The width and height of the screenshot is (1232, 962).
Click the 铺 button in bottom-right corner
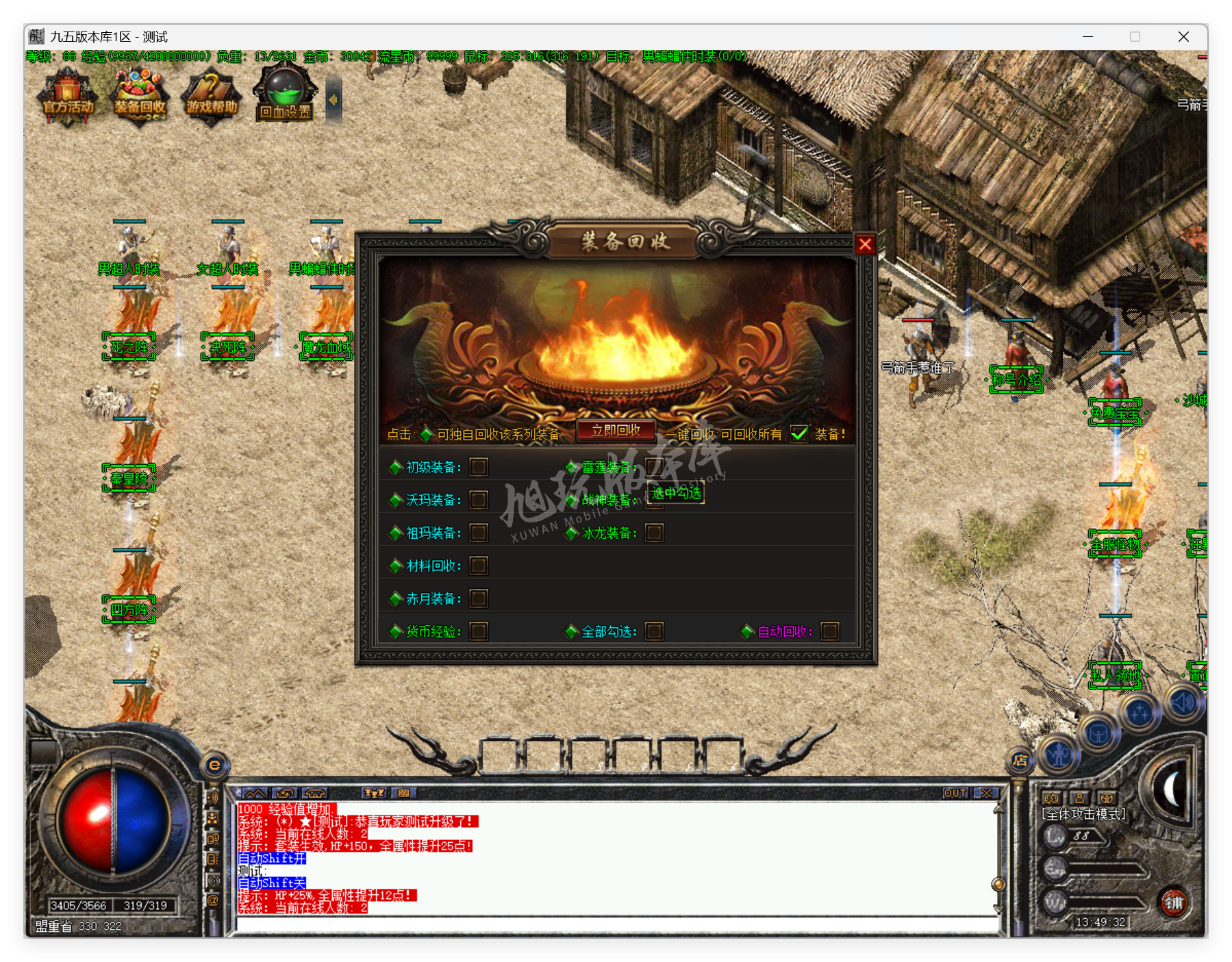[1175, 904]
